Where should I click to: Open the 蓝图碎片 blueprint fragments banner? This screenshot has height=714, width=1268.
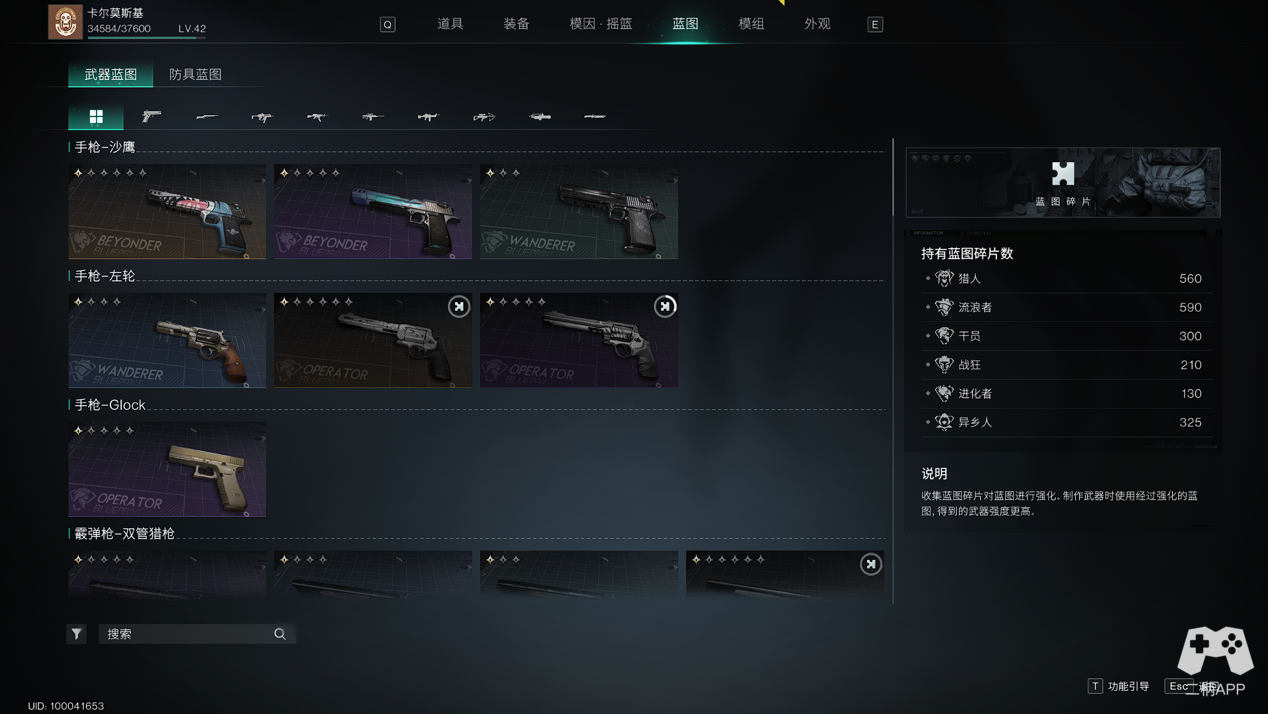click(x=1063, y=183)
